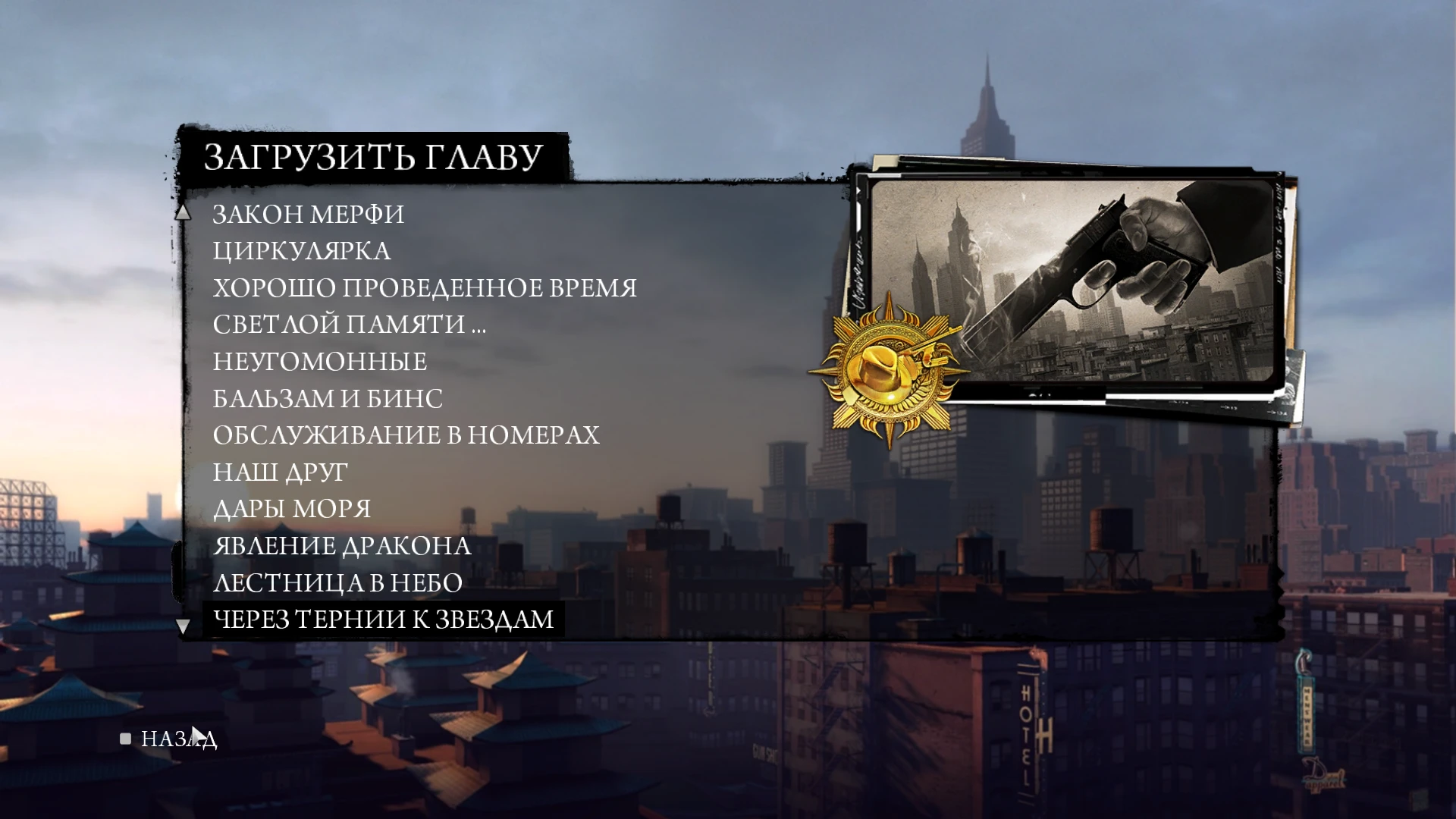Viewport: 1456px width, 819px height.
Task: Select the chapter ЦИРКУЛЯРКА
Action: pos(302,250)
